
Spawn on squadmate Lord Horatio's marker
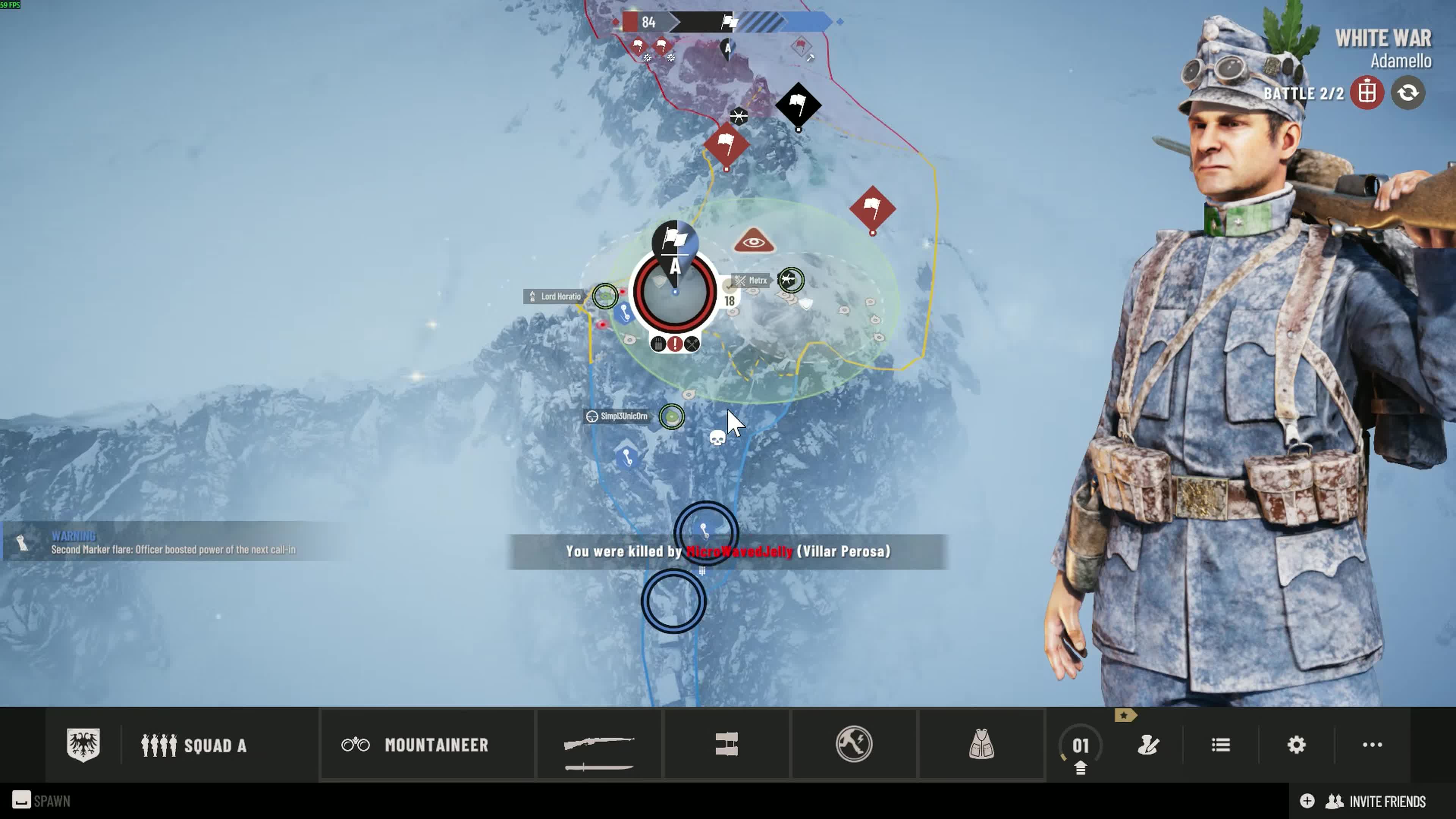point(606,296)
